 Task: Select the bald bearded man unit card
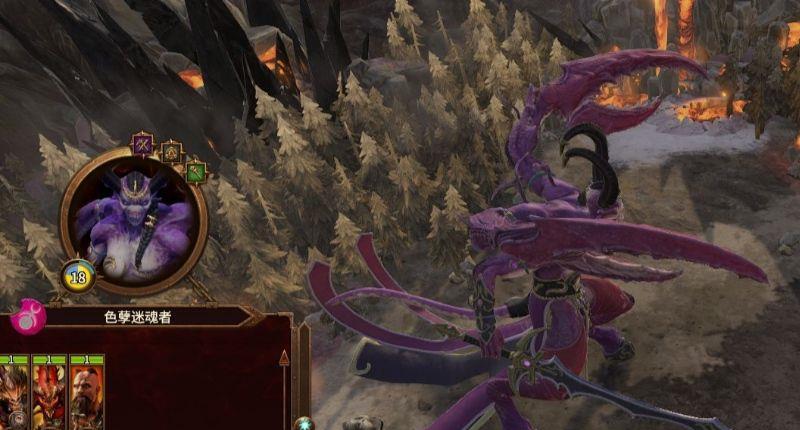coord(87,393)
